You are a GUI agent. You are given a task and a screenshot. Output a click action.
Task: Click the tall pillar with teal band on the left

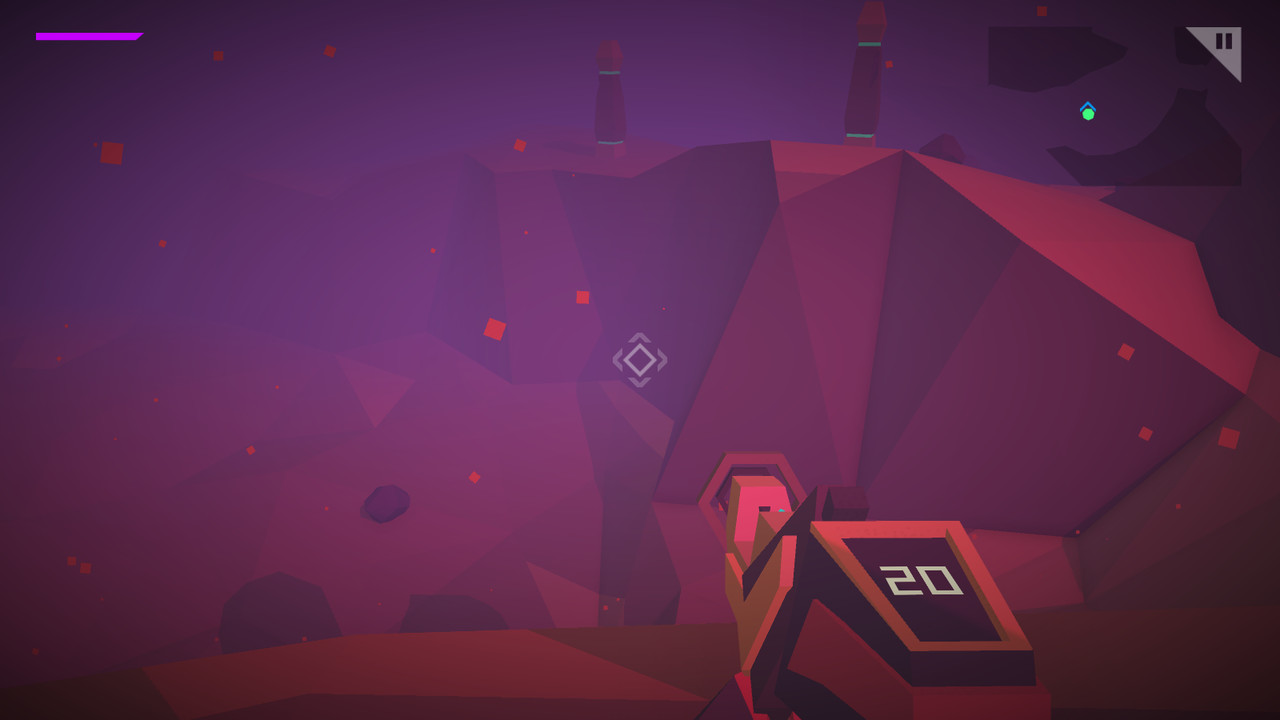pyautogui.click(x=611, y=90)
